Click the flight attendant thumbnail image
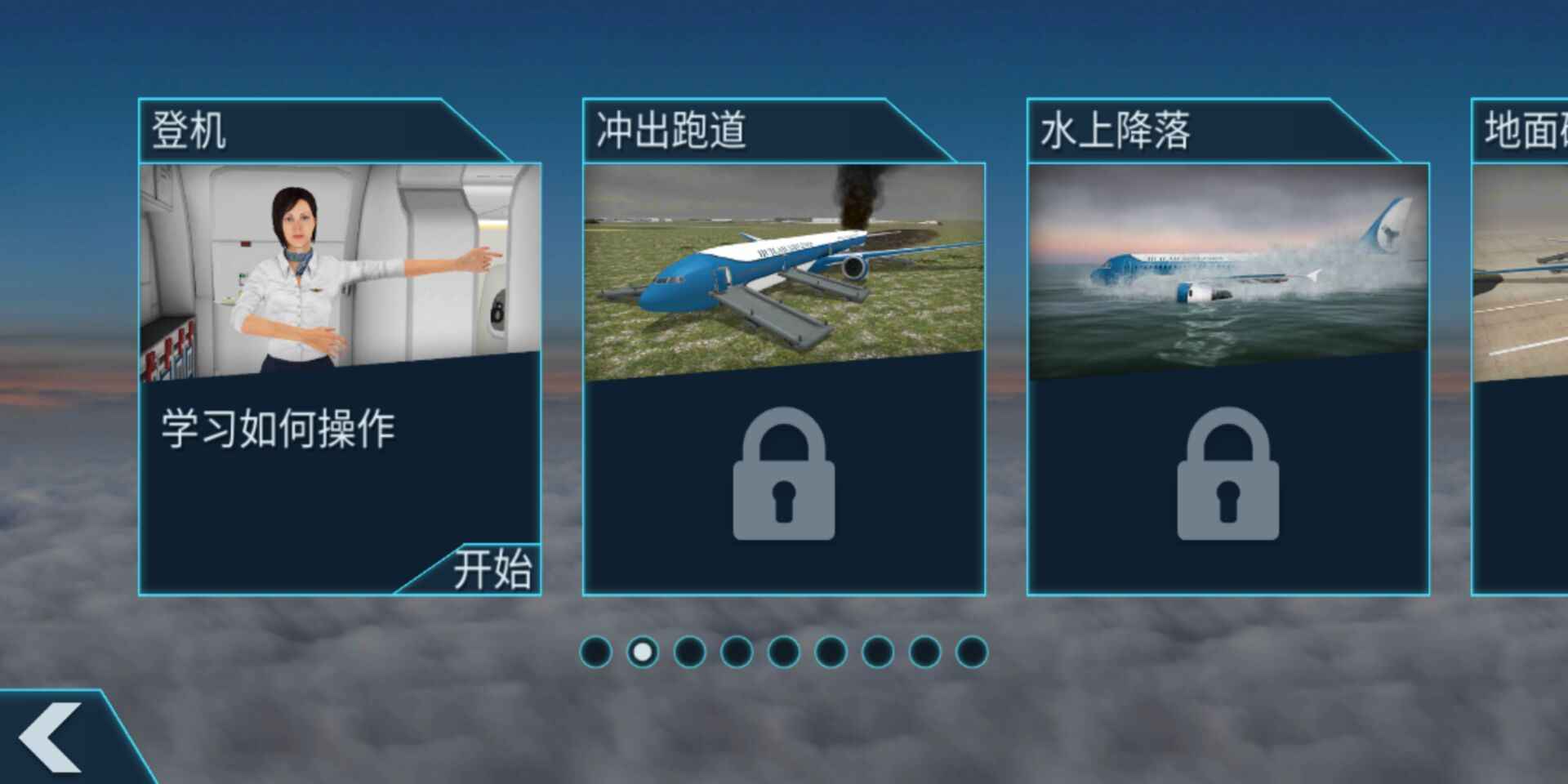This screenshot has width=1568, height=784. coord(341,261)
